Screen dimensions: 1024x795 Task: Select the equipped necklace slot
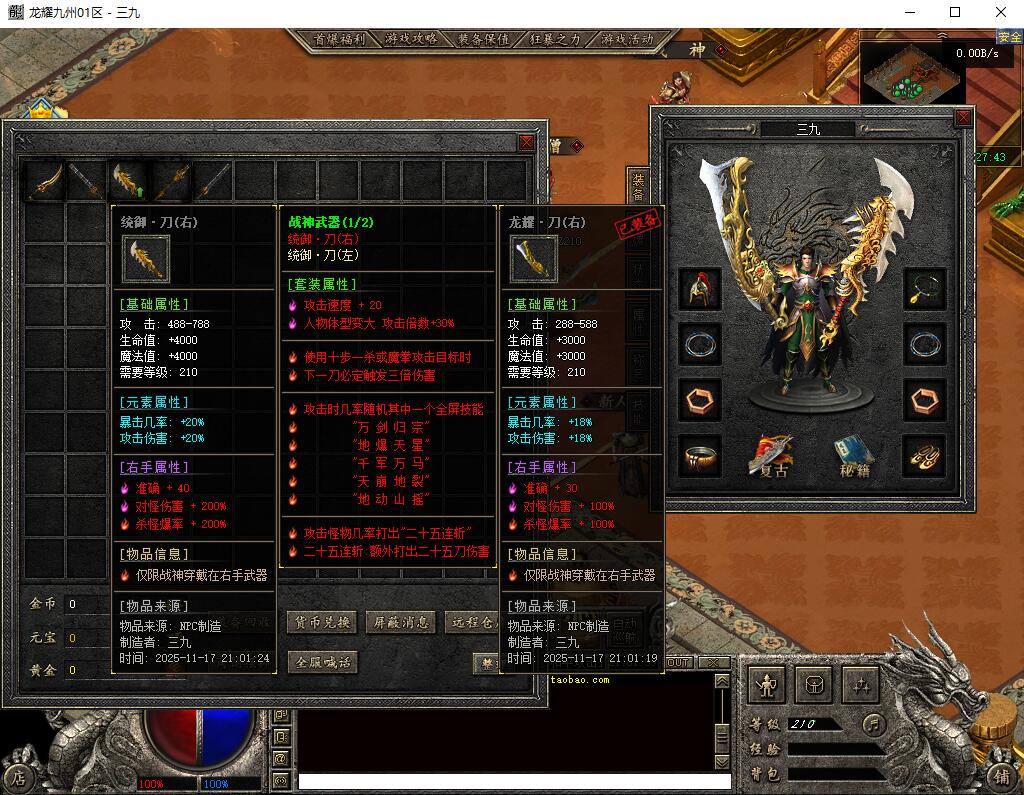point(924,288)
